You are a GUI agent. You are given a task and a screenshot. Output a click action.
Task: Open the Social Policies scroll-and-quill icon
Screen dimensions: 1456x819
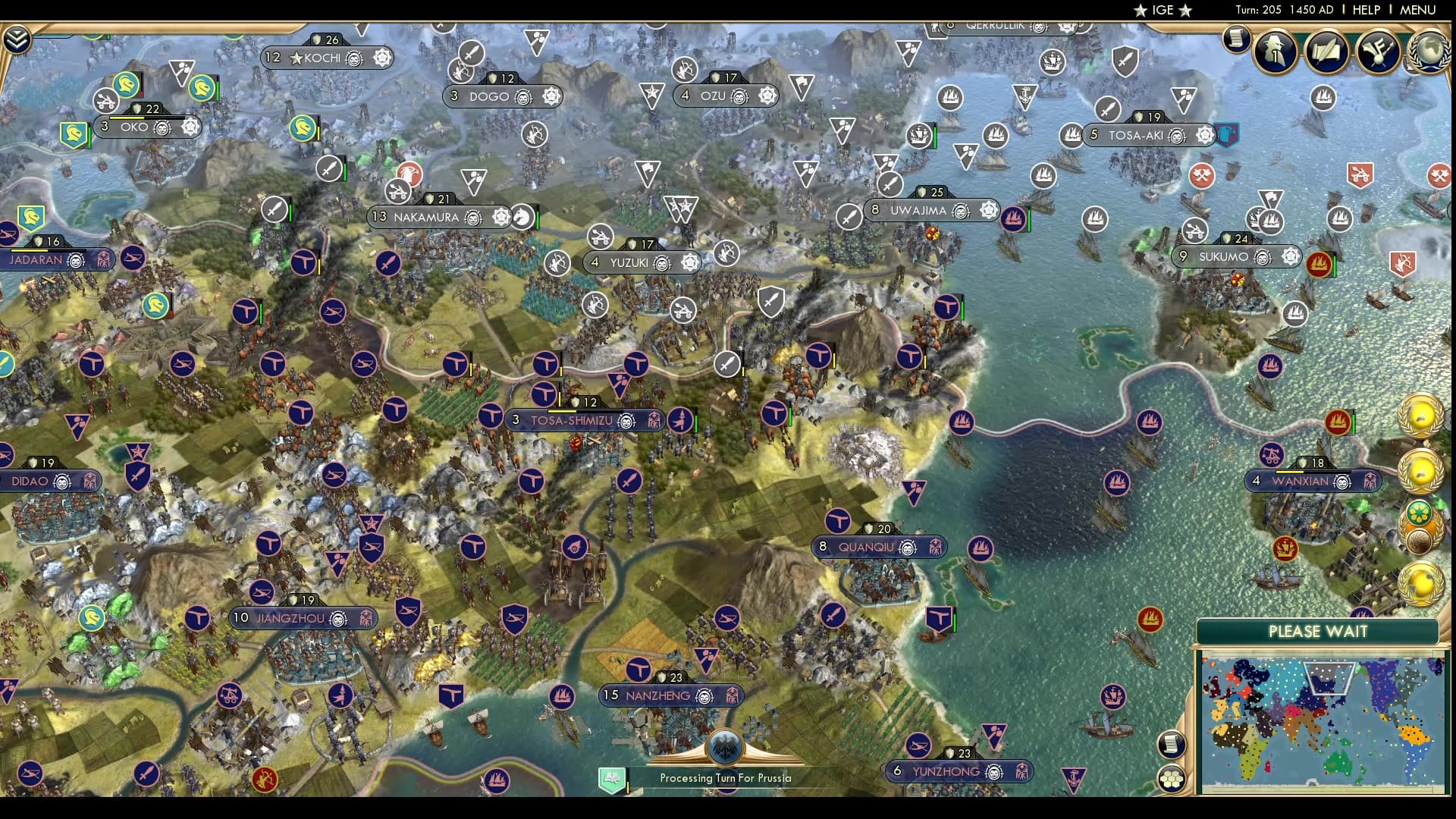1326,52
